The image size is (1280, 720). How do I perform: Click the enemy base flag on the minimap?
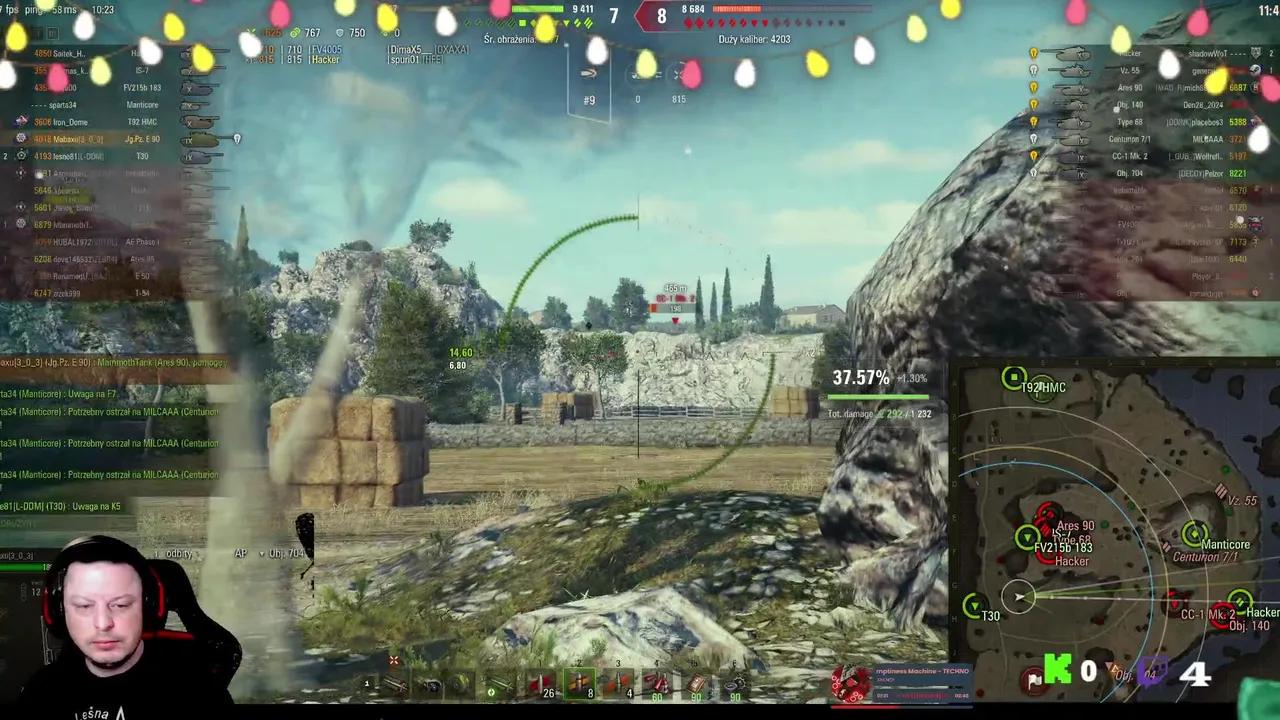1034,680
